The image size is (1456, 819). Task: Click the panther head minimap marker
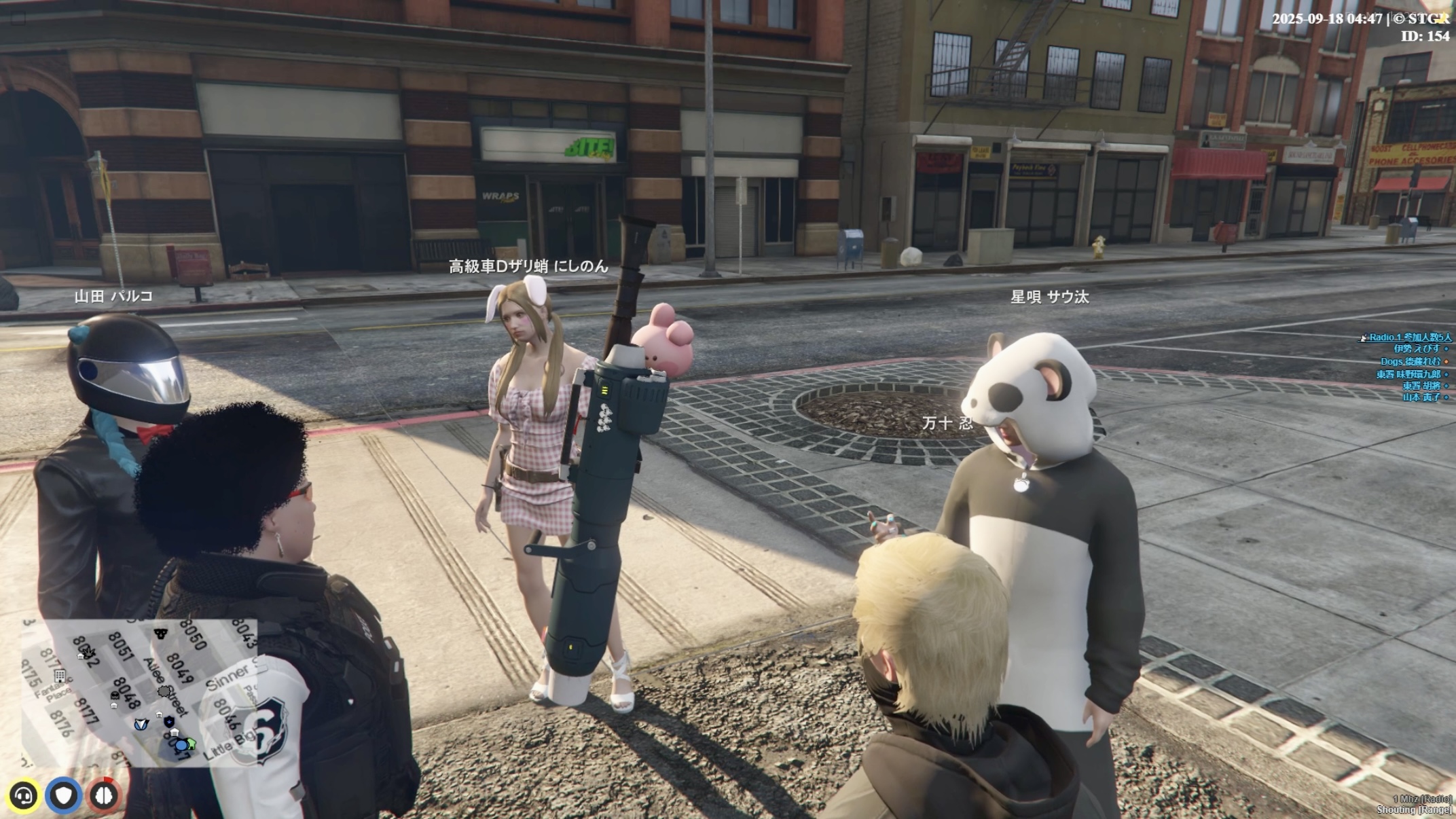[160, 634]
